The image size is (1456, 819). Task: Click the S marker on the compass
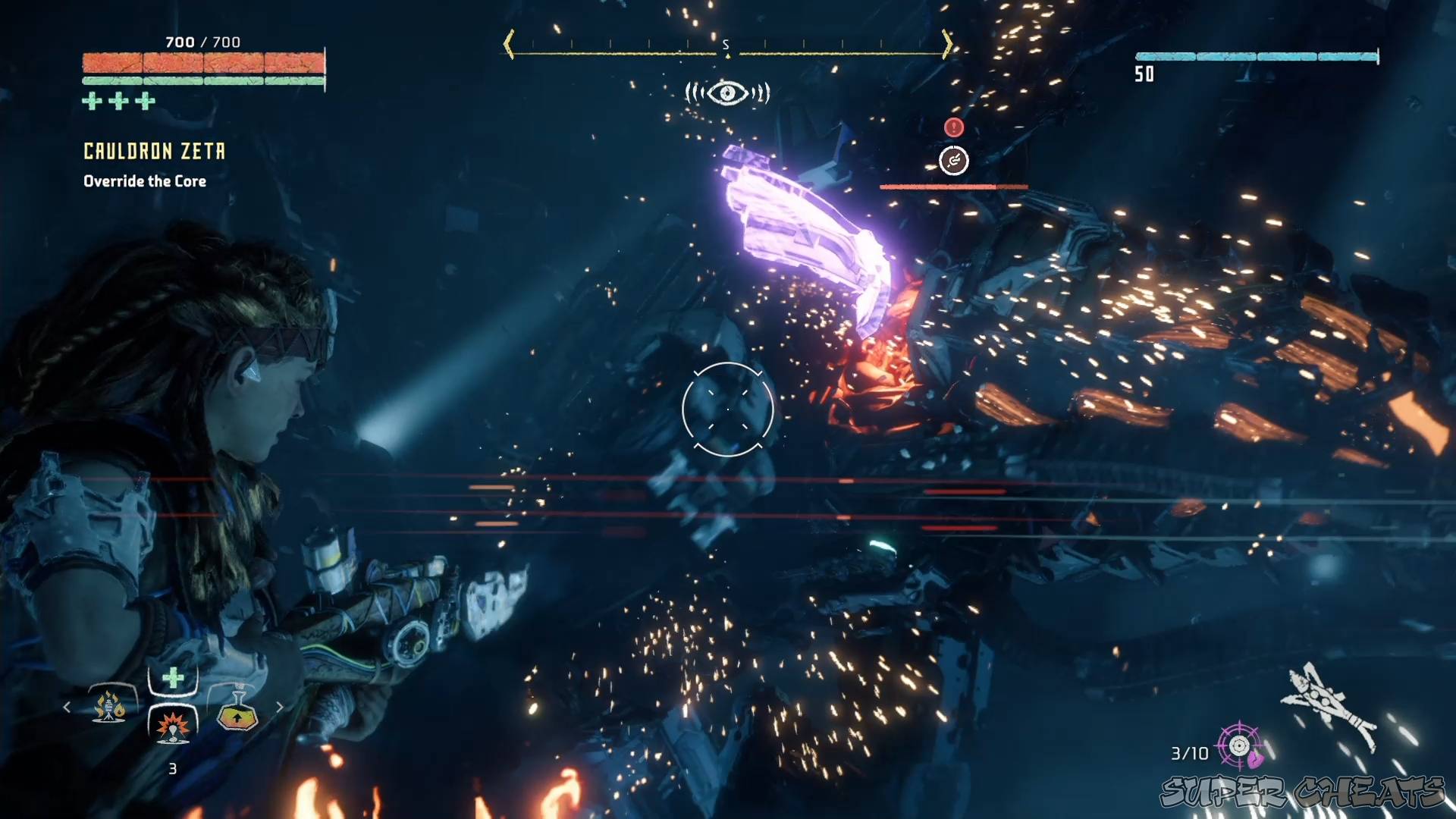click(726, 44)
